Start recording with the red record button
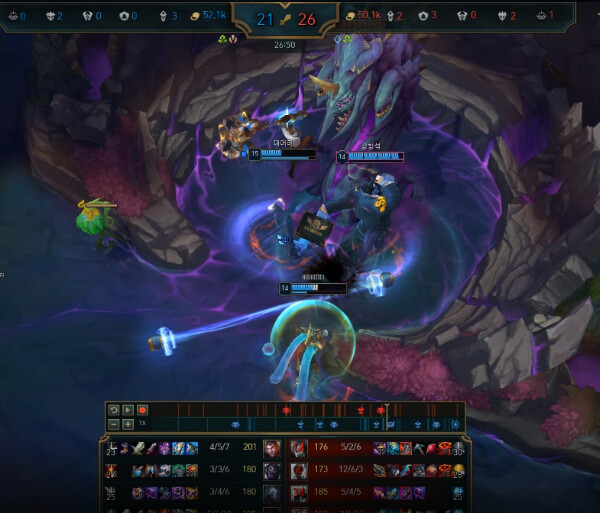This screenshot has width=600, height=513. coord(142,410)
